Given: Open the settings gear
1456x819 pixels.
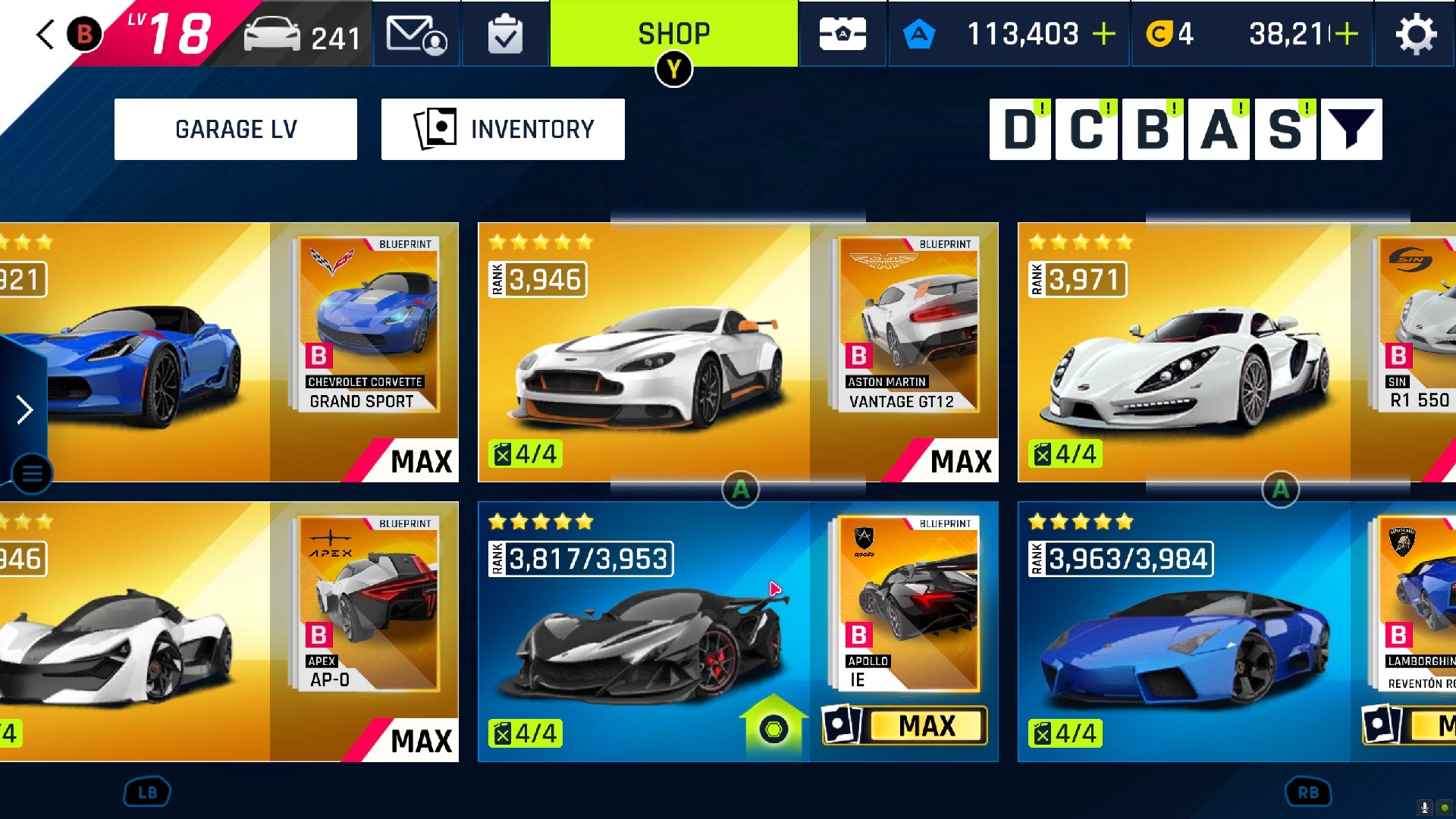Looking at the screenshot, I should (x=1416, y=34).
